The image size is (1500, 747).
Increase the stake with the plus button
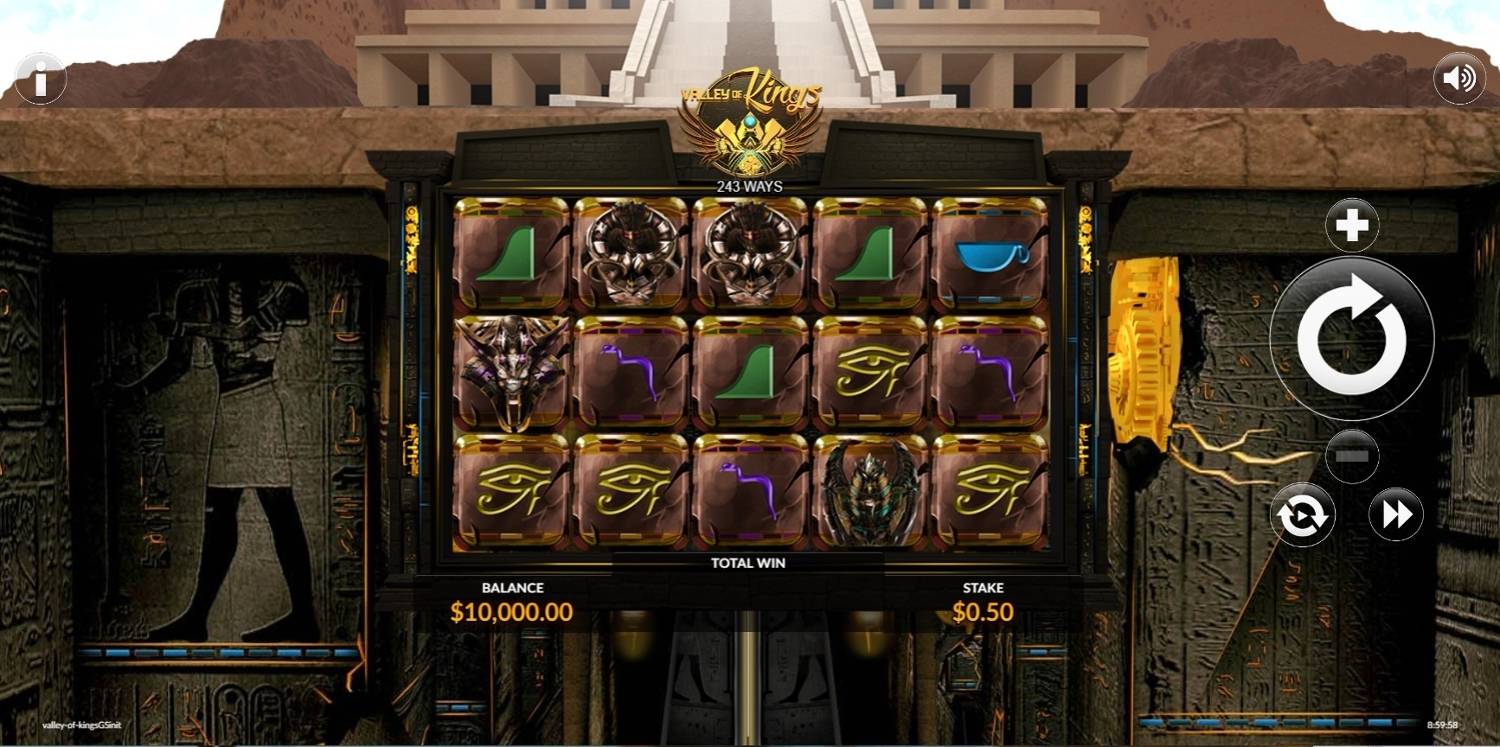pyautogui.click(x=1352, y=225)
